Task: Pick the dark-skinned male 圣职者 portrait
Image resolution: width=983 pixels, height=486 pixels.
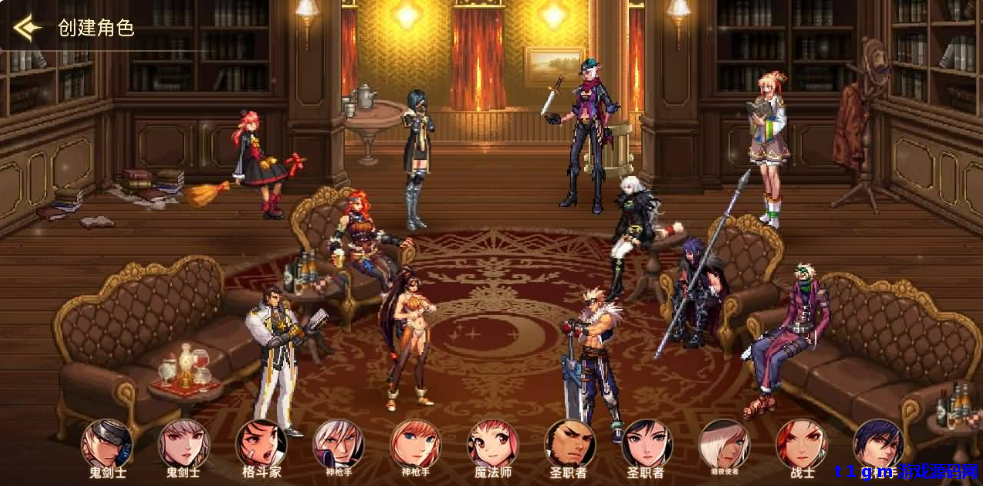Action: 570,443
